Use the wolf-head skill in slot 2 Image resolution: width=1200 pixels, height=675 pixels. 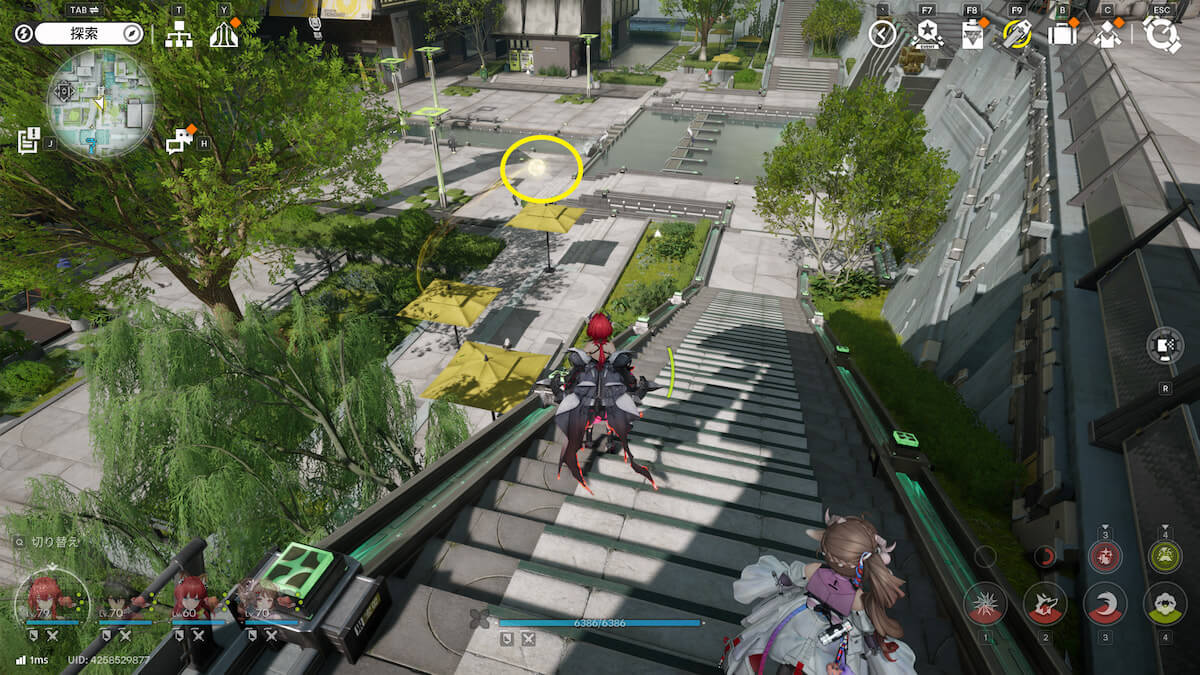[x=1045, y=604]
